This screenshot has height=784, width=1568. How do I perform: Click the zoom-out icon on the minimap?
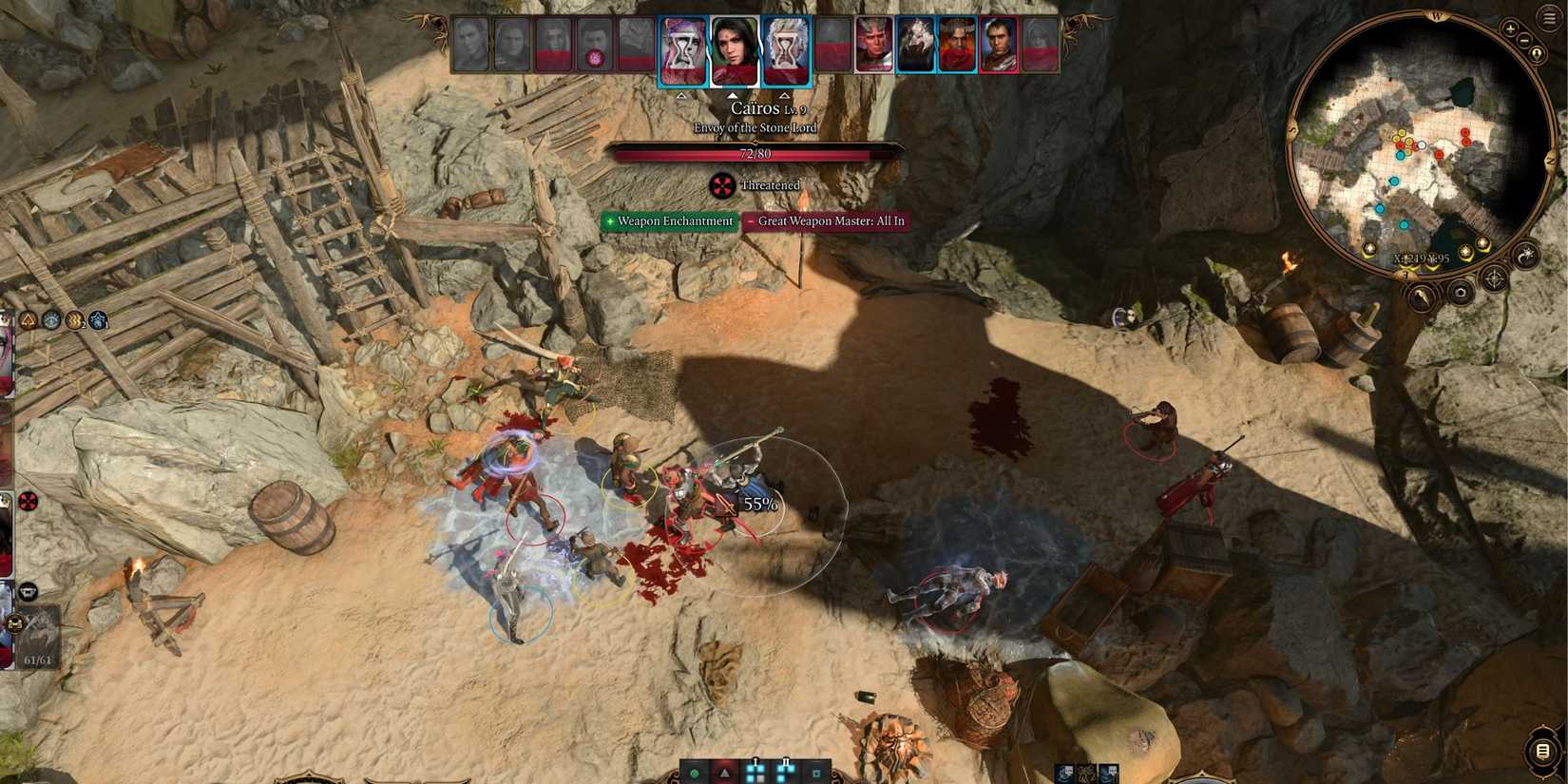point(1524,41)
